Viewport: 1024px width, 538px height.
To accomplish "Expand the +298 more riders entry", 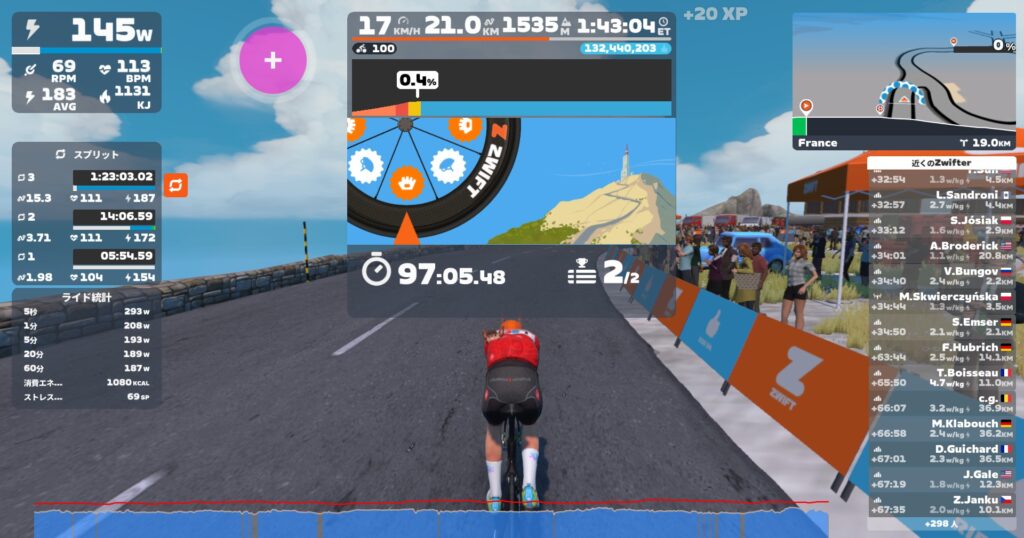I will click(941, 524).
